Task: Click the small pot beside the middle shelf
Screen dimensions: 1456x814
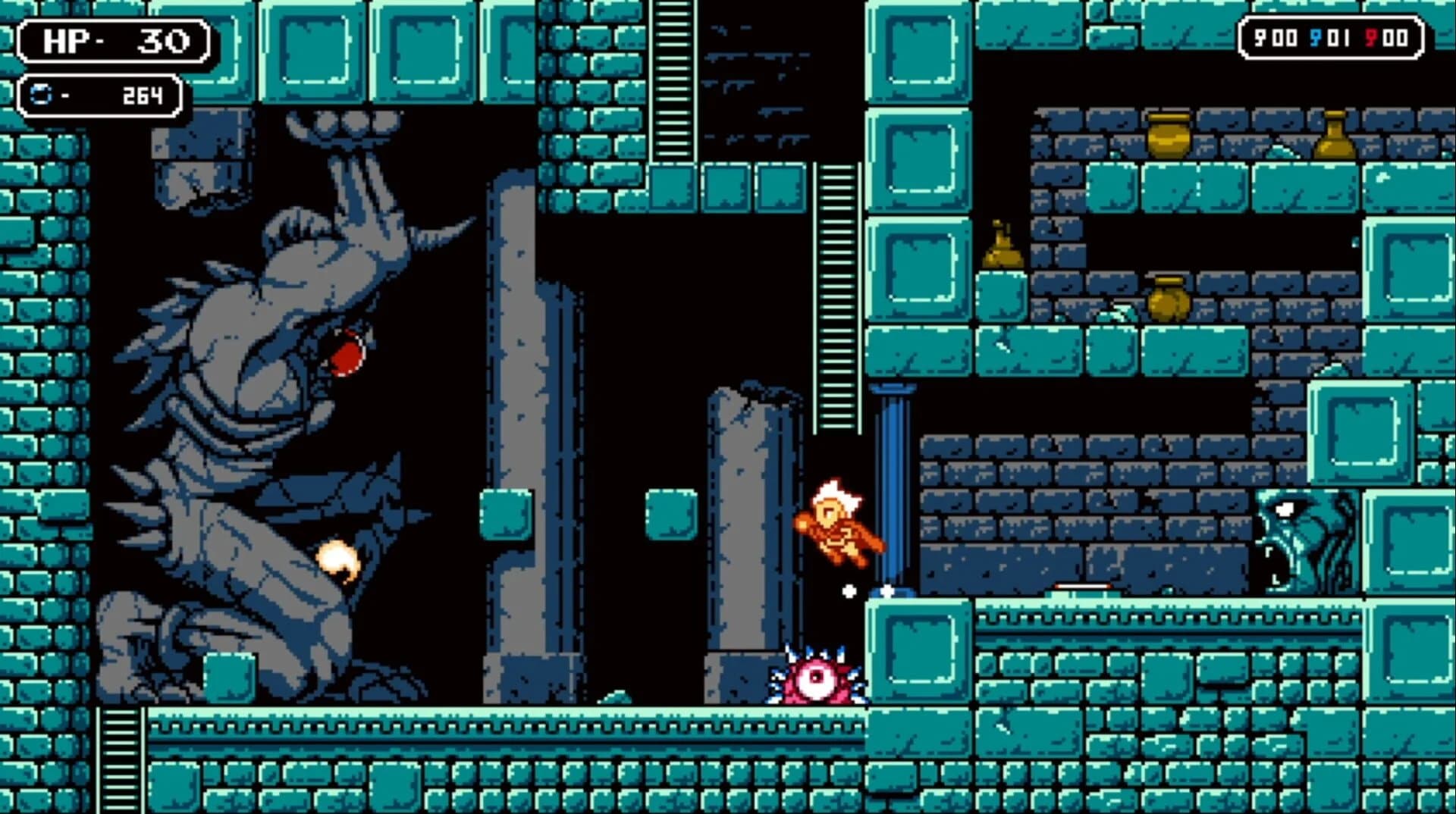Action: [x=1002, y=246]
